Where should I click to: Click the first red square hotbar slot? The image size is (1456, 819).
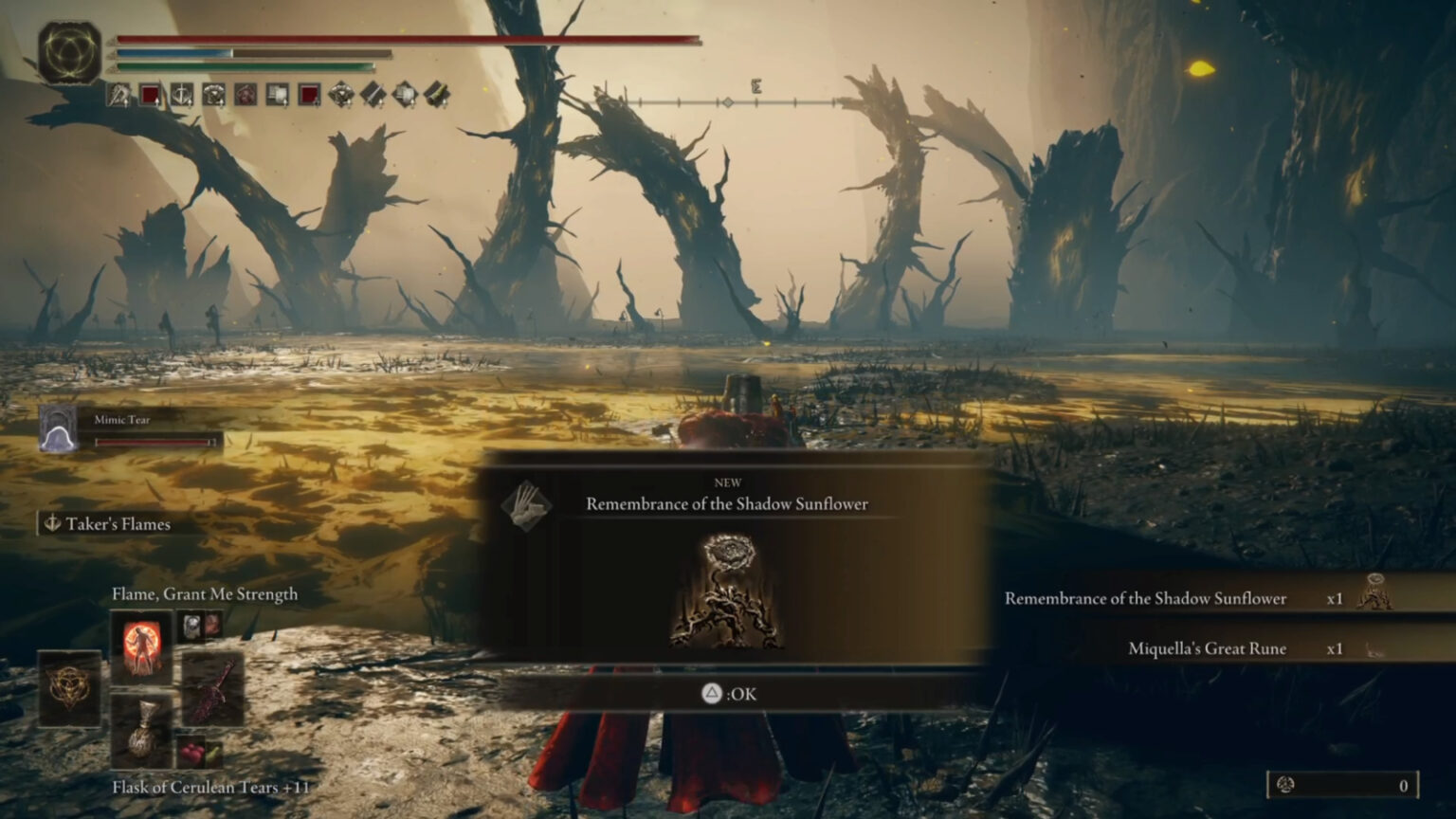point(151,92)
